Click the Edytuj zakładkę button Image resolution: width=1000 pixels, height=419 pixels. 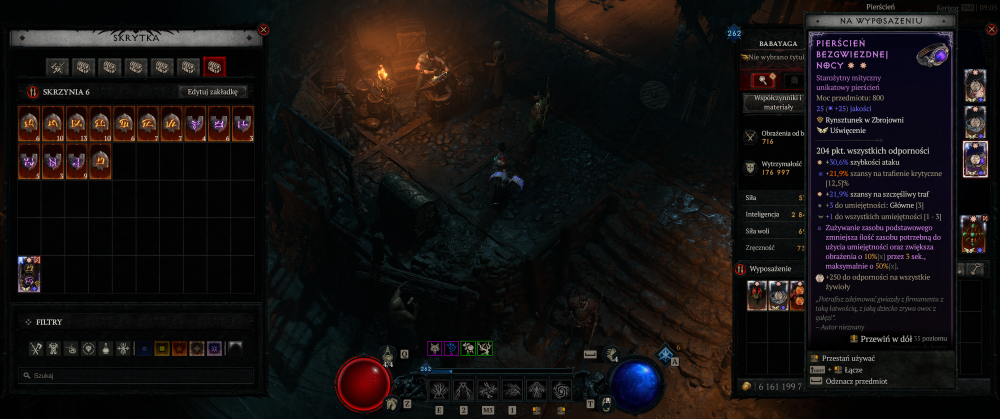(x=212, y=91)
